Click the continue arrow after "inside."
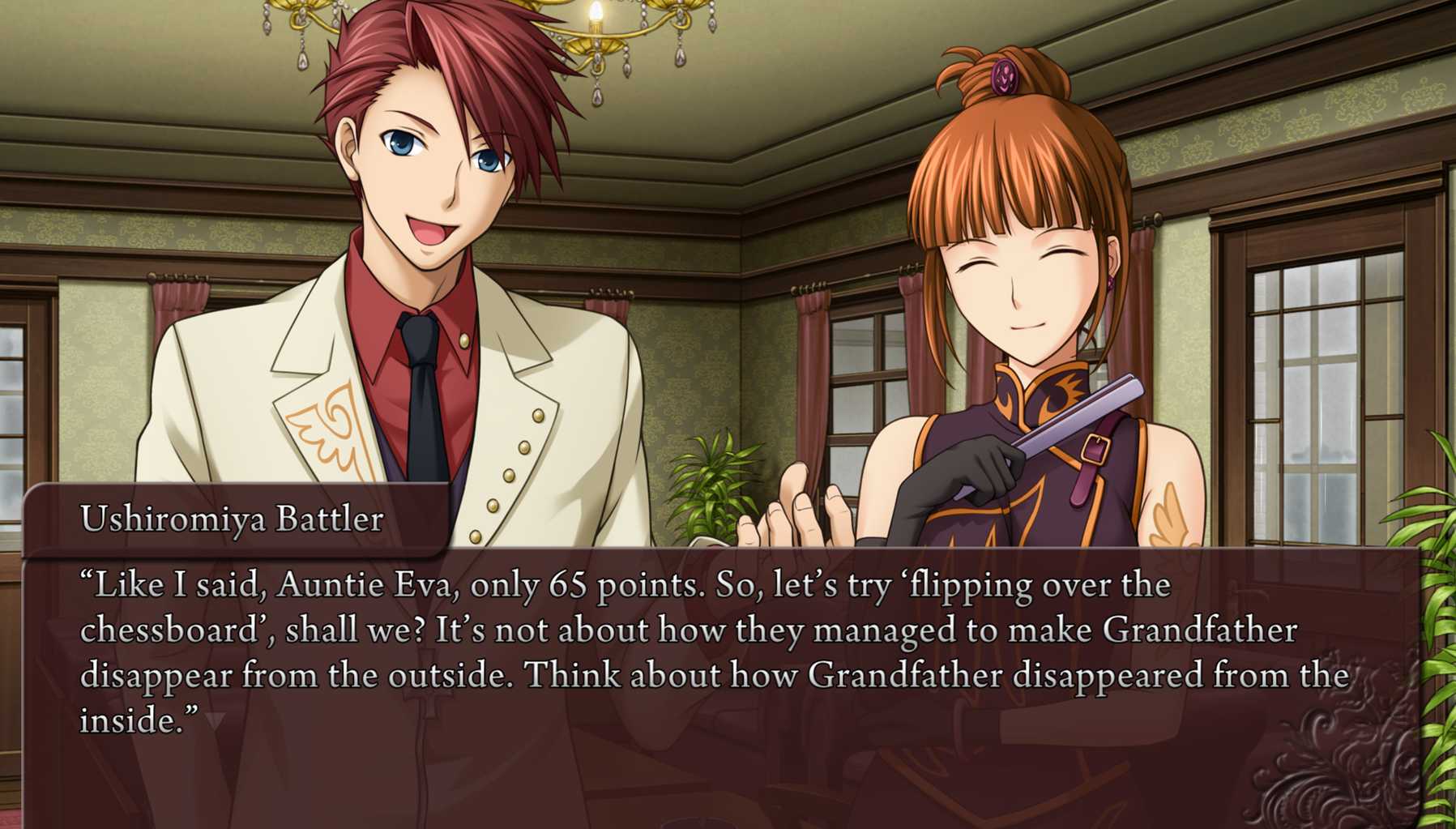Screen dimensions: 1456x829 click(x=215, y=720)
